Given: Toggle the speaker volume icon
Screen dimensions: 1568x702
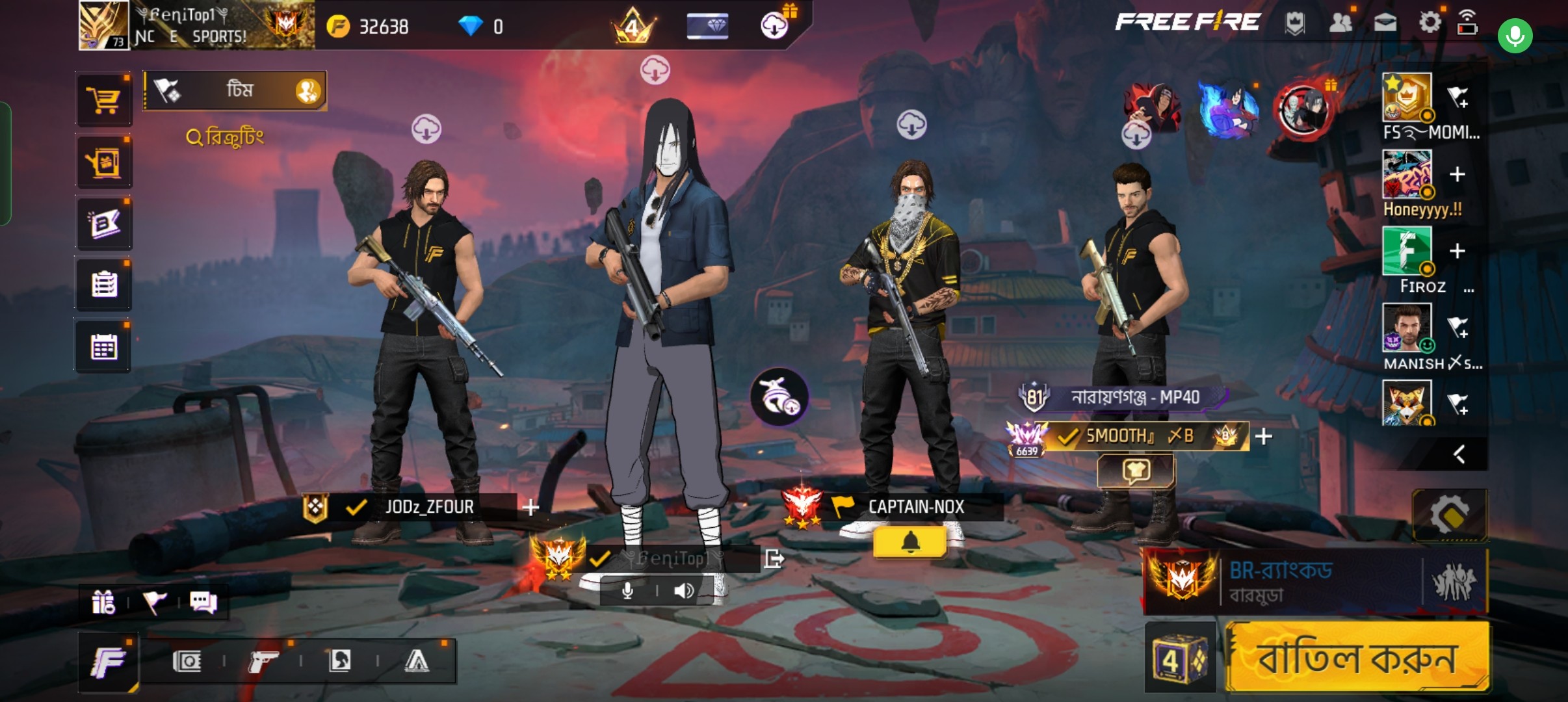Looking at the screenshot, I should pos(683,591).
